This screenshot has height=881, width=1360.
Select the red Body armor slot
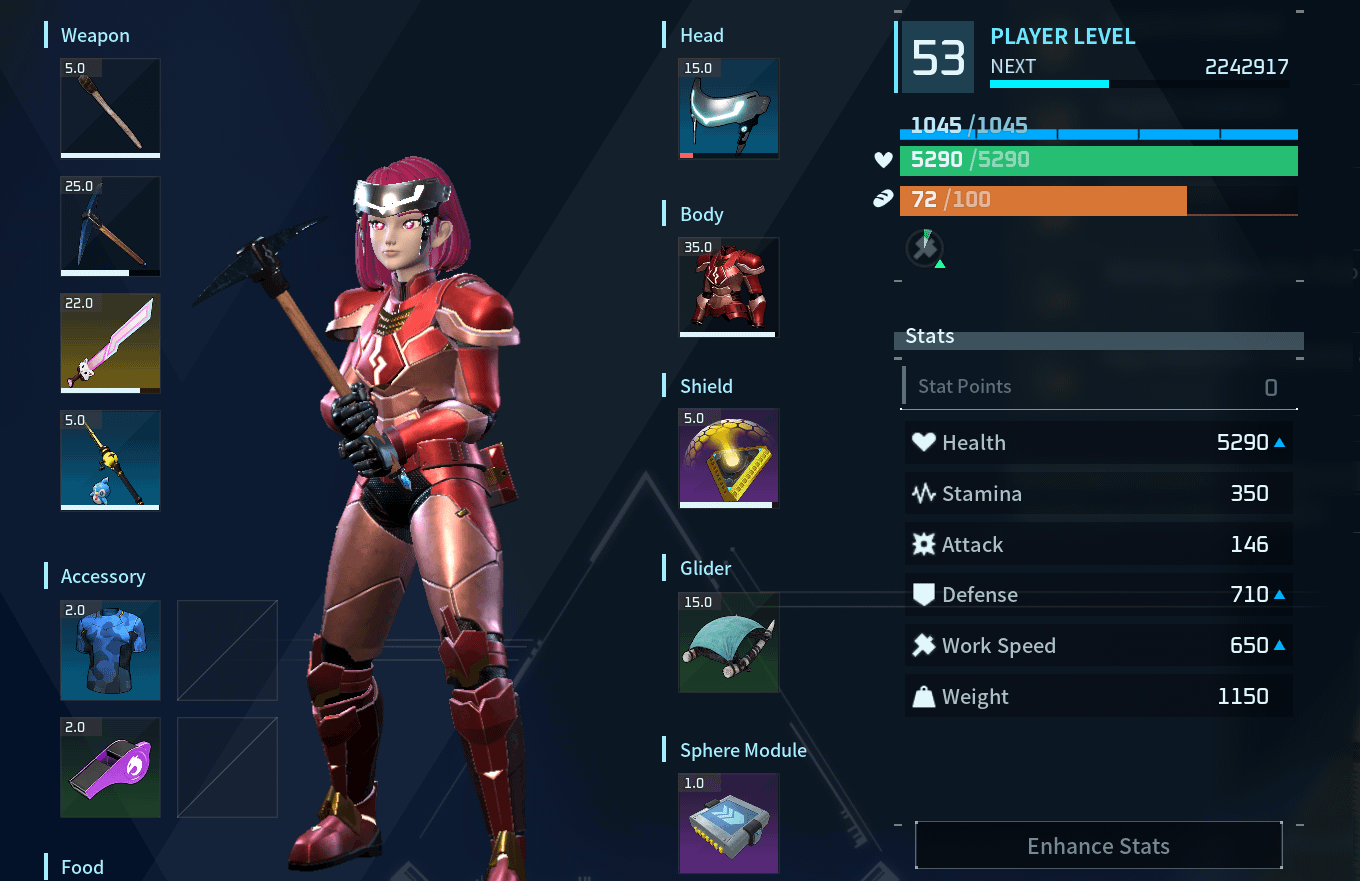click(729, 287)
